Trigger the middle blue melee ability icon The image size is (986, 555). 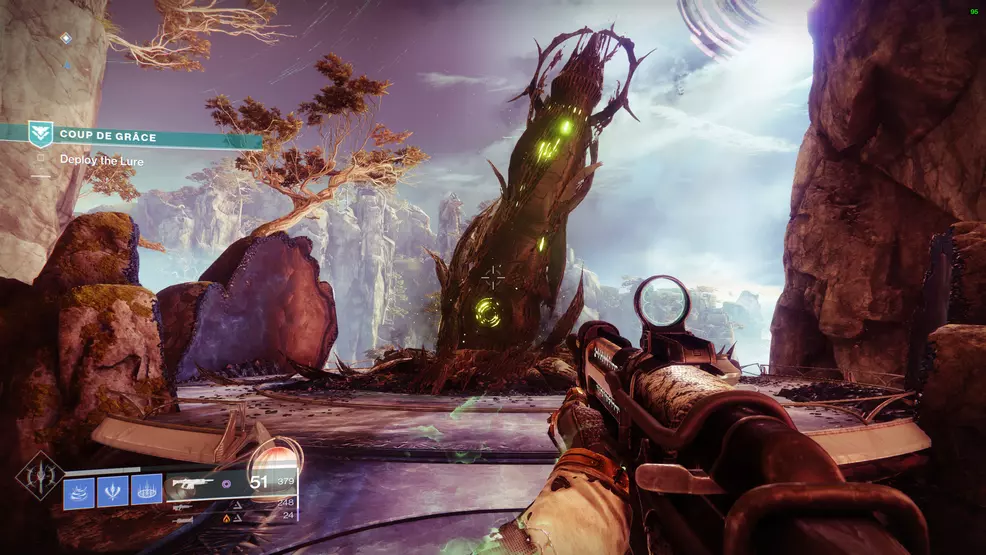pos(113,491)
